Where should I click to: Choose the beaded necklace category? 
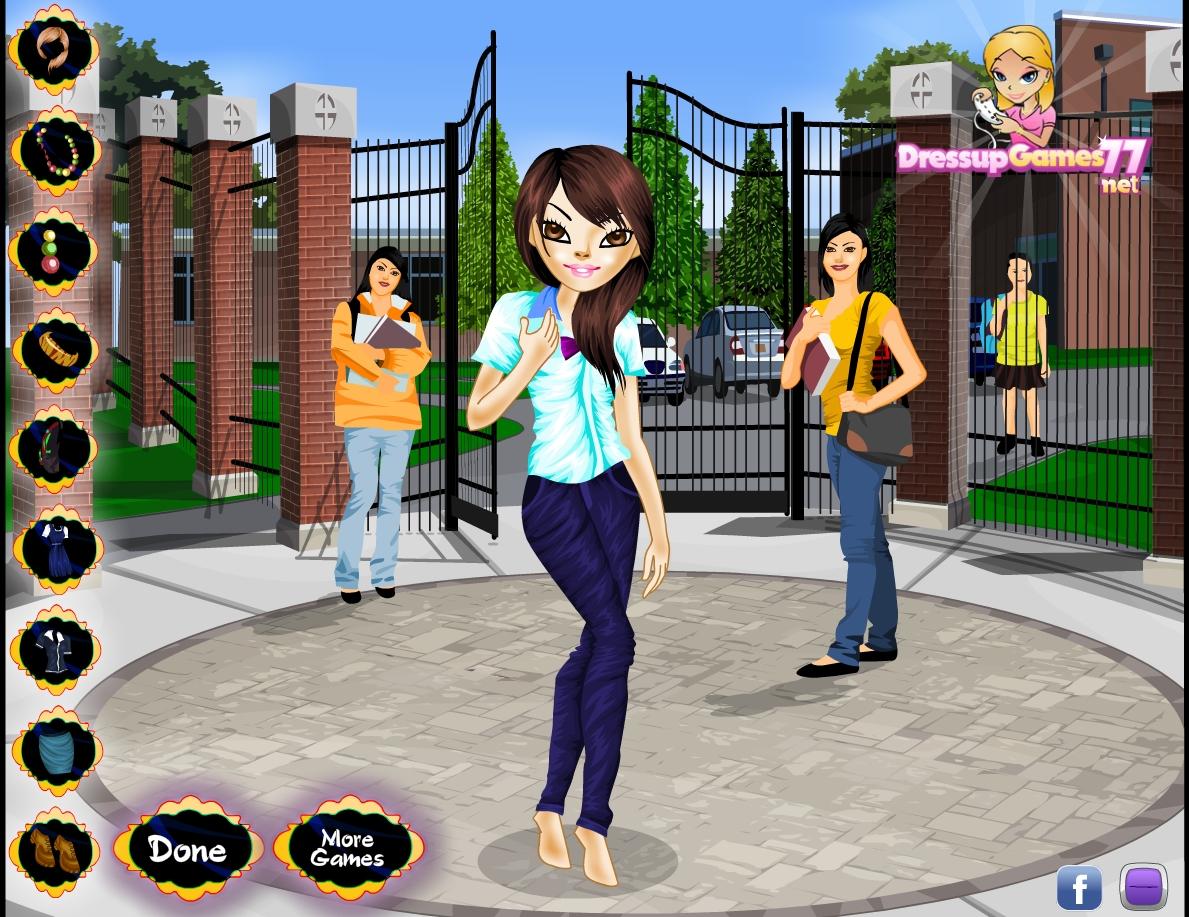[x=56, y=150]
